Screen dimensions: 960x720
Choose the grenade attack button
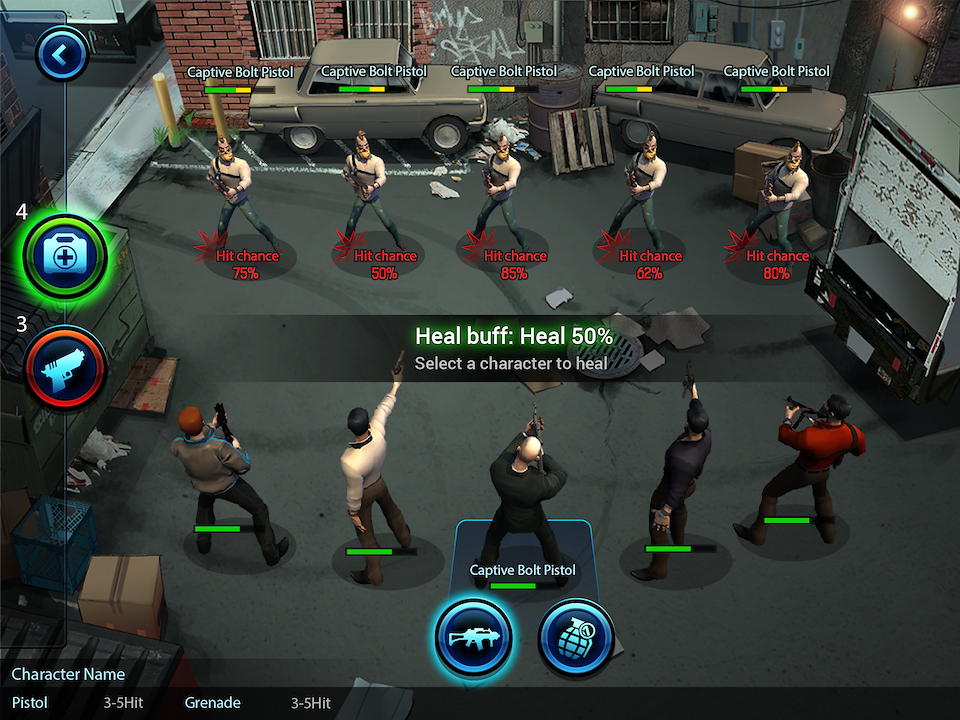pyautogui.click(x=576, y=637)
